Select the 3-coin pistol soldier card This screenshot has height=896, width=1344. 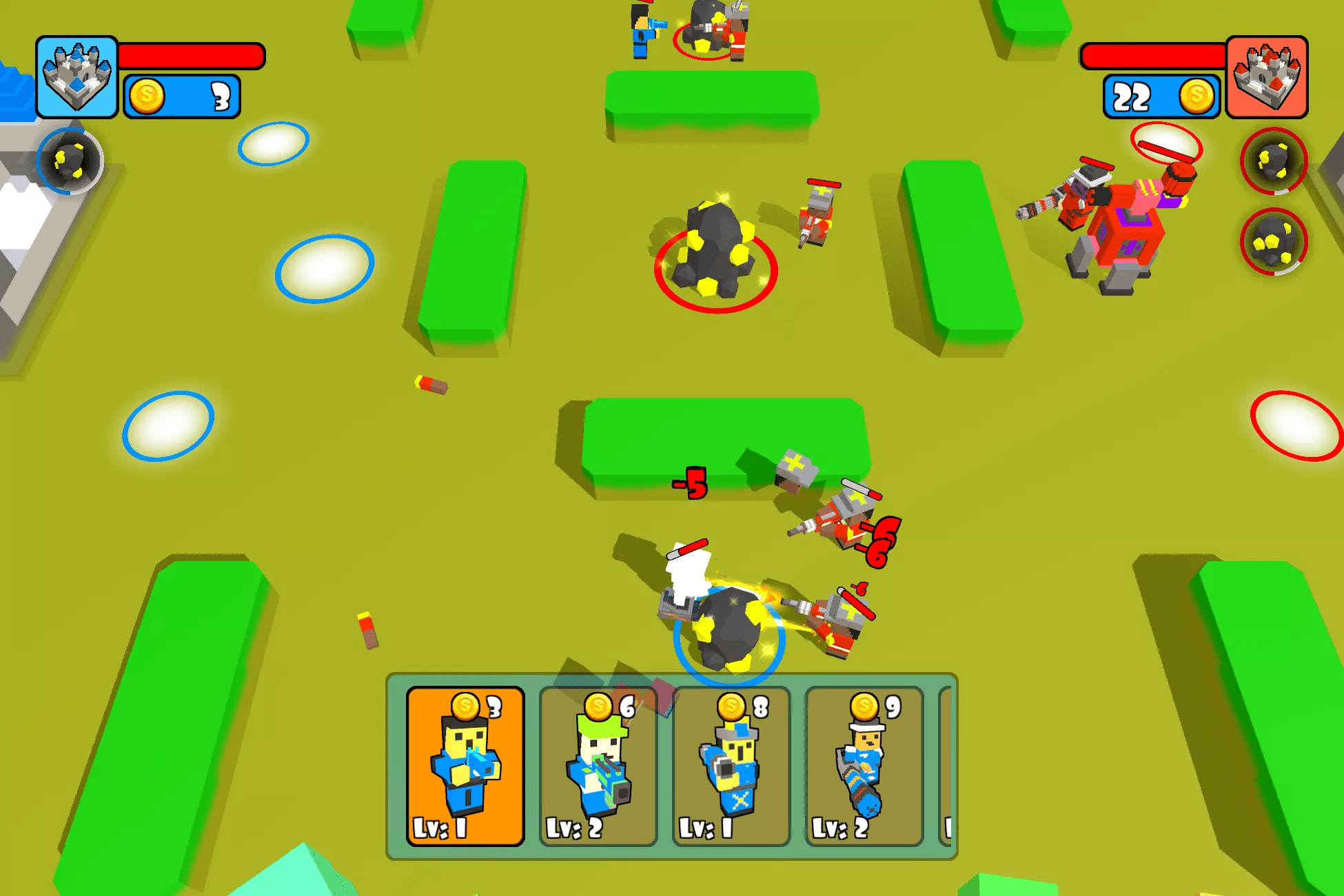click(465, 766)
